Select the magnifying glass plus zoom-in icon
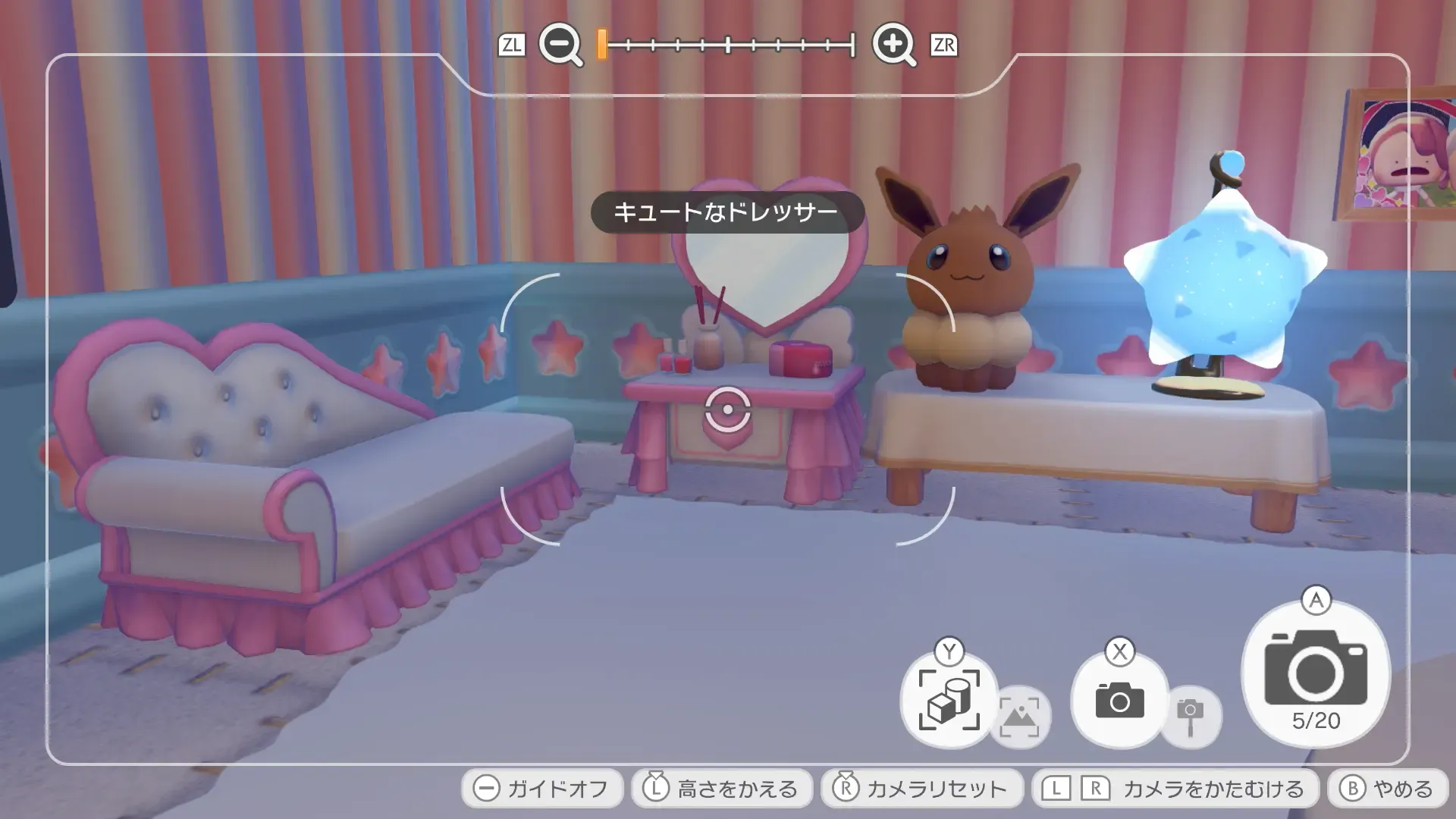 point(893,45)
